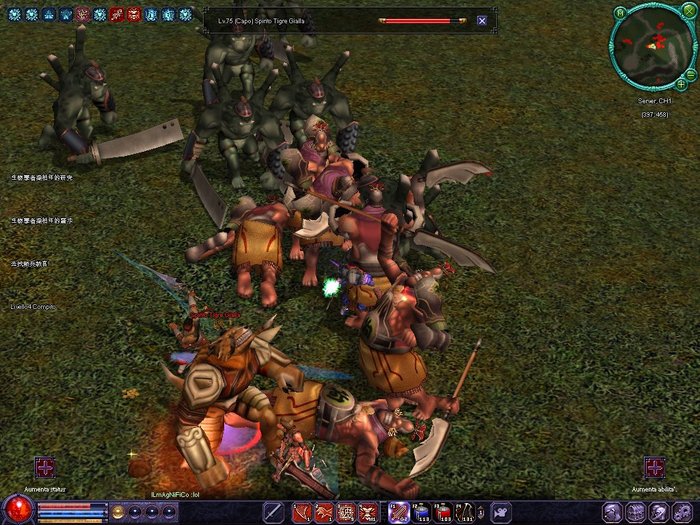Viewport: 700px width, 525px height.
Task: Open the Aumenta status plus button
Action: [x=45, y=467]
